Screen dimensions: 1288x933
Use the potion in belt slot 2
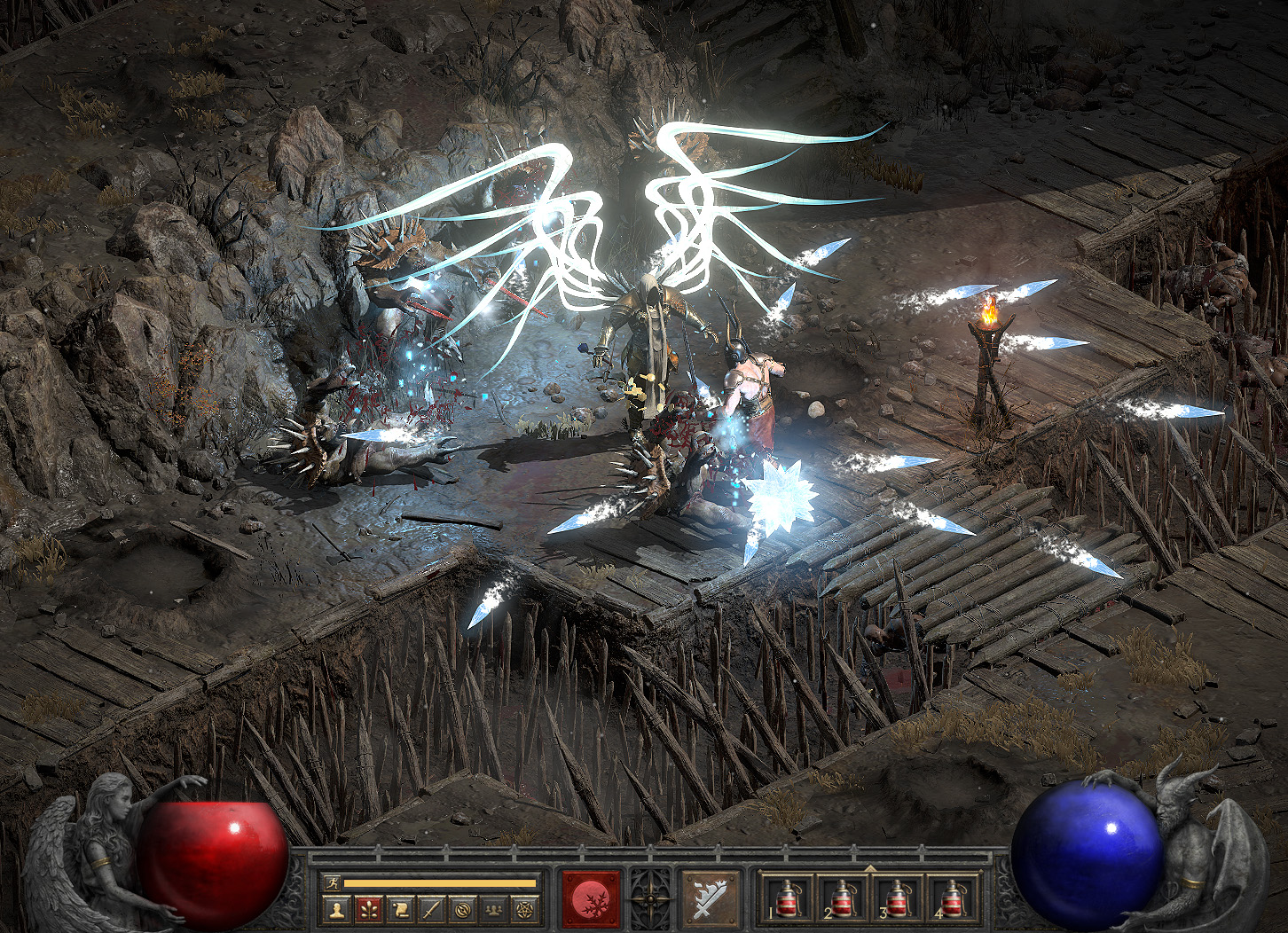[840, 899]
